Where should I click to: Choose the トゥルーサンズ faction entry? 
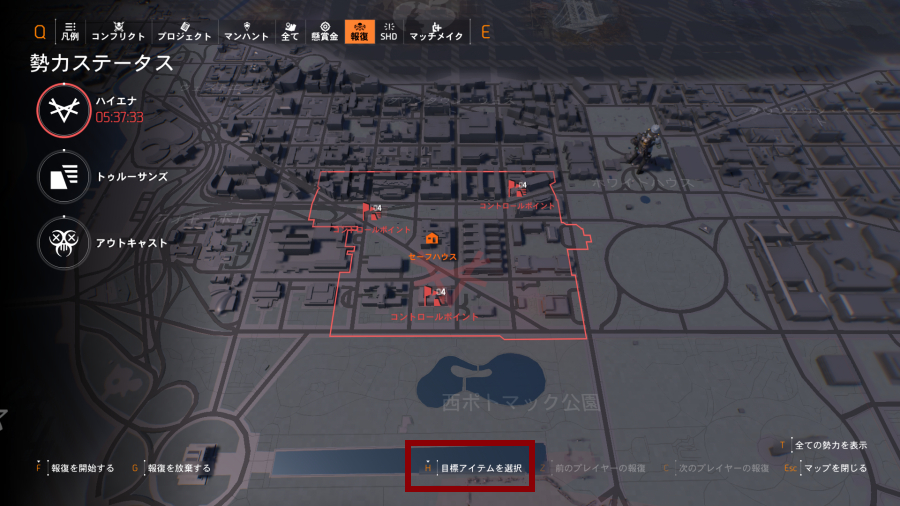[x=65, y=177]
